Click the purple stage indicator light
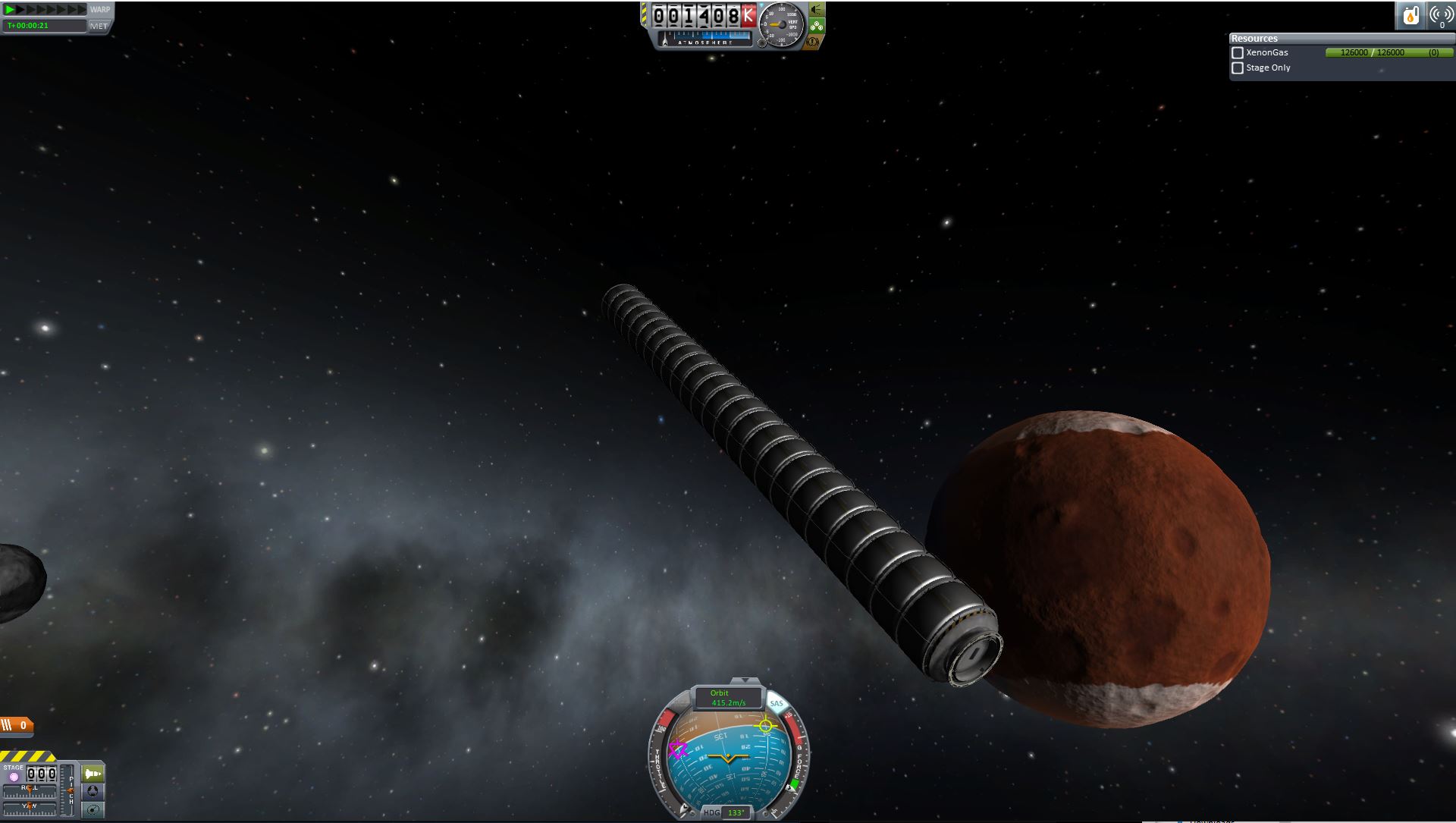The image size is (1456, 823). click(x=14, y=777)
